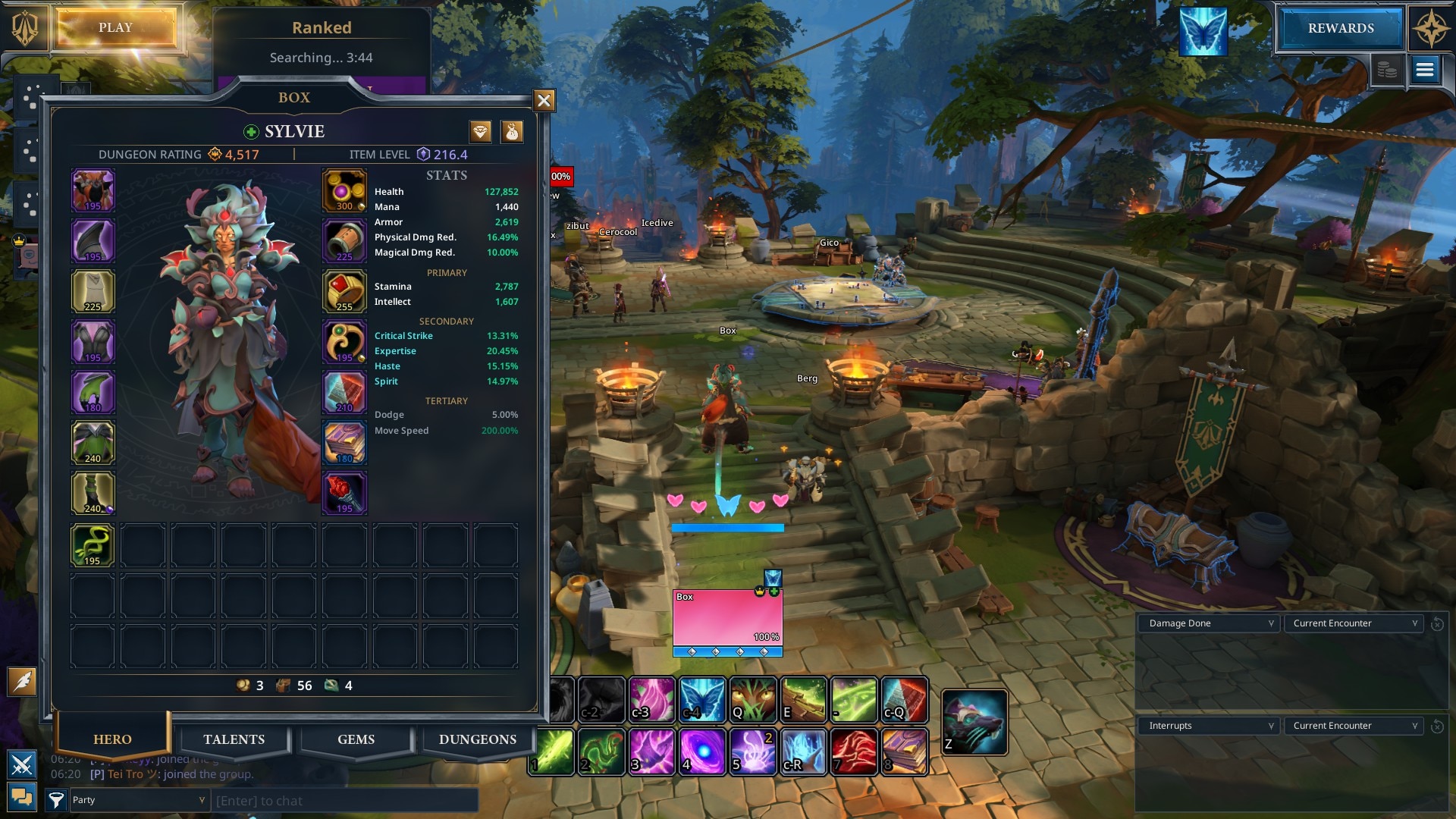This screenshot has width=1456, height=819.
Task: Switch to the TALENTS tab
Action: 234,739
